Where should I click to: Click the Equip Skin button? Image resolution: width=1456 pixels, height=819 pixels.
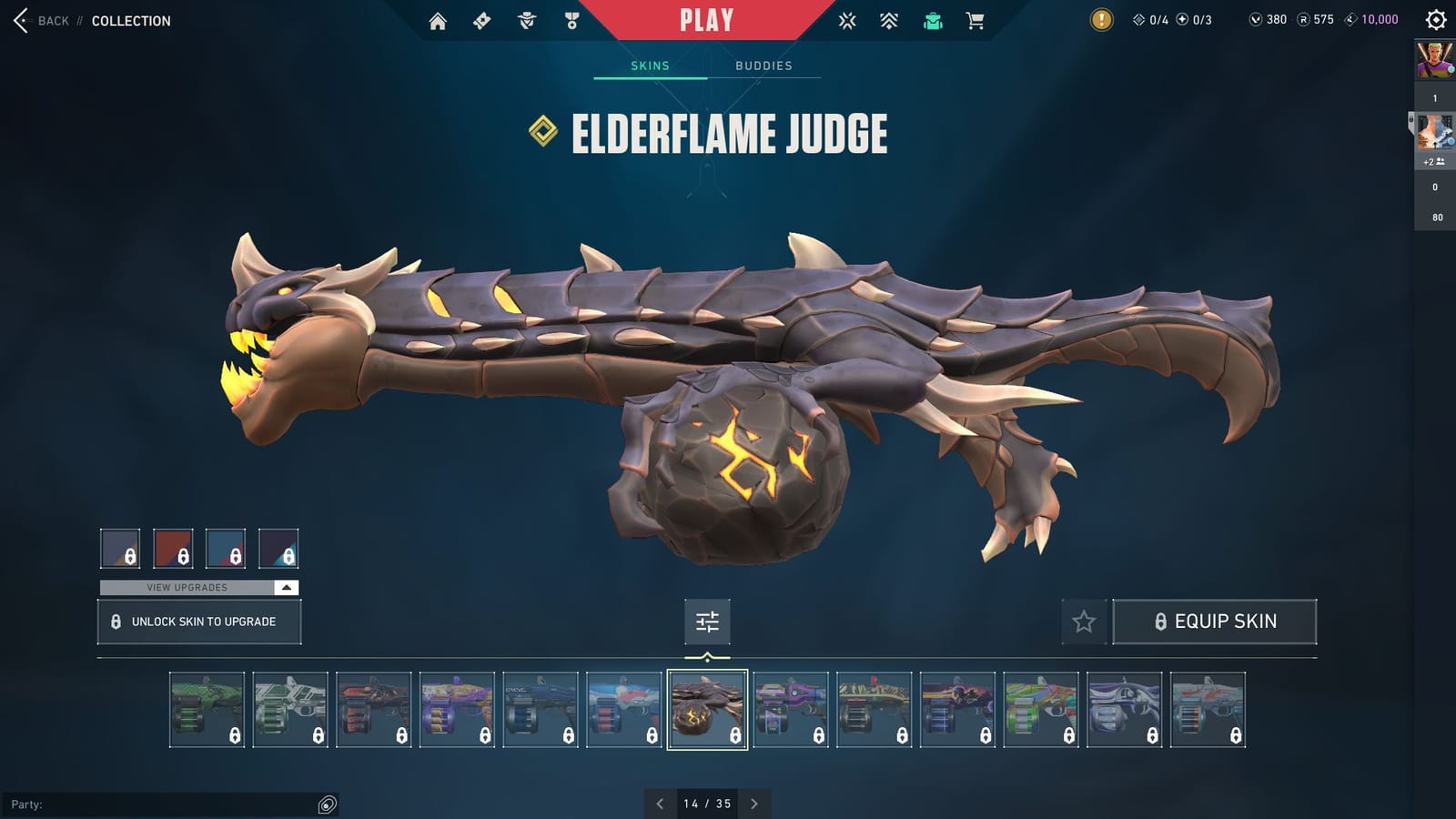(1215, 622)
